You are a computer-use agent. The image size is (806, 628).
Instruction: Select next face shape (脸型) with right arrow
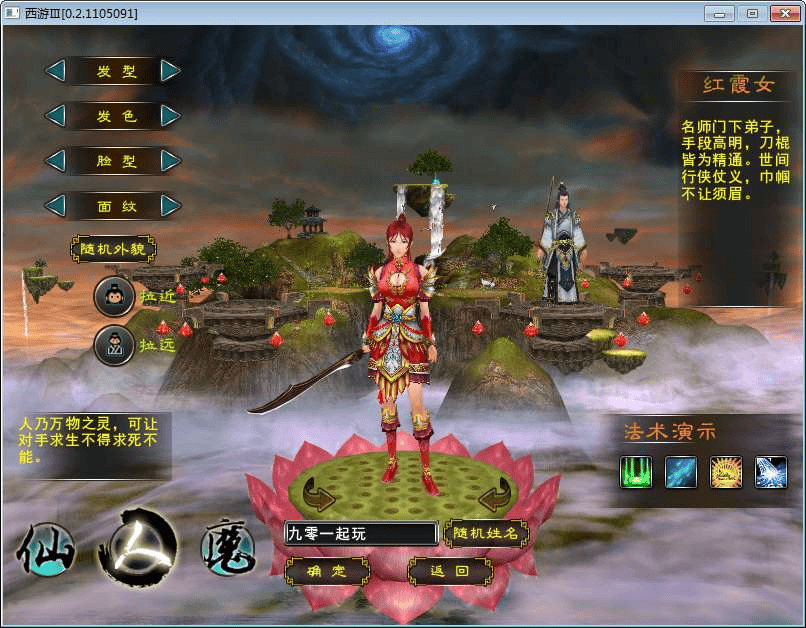(171, 161)
